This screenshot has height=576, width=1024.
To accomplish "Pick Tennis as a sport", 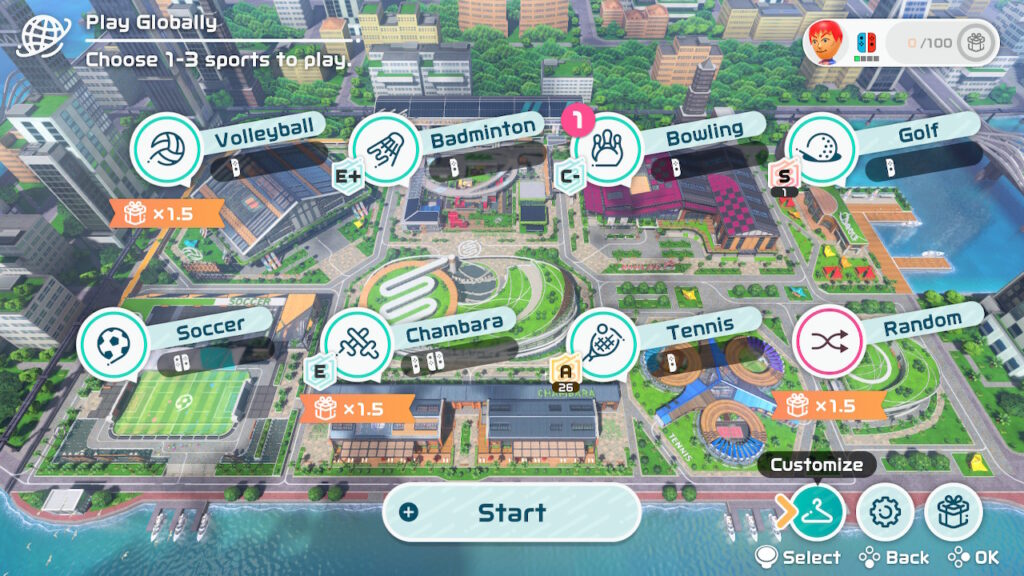I will [x=601, y=343].
